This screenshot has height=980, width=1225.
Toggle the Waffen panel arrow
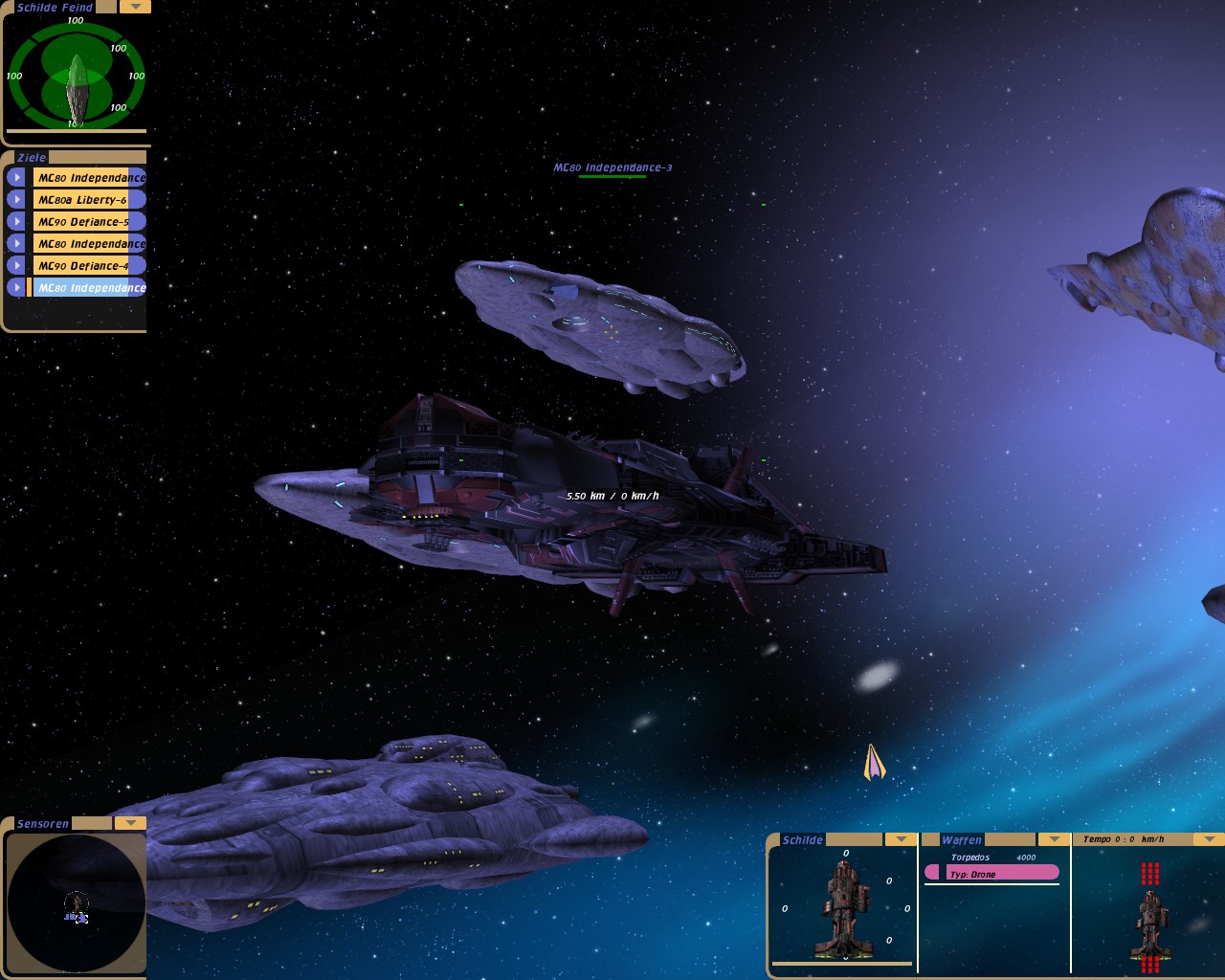[1054, 839]
